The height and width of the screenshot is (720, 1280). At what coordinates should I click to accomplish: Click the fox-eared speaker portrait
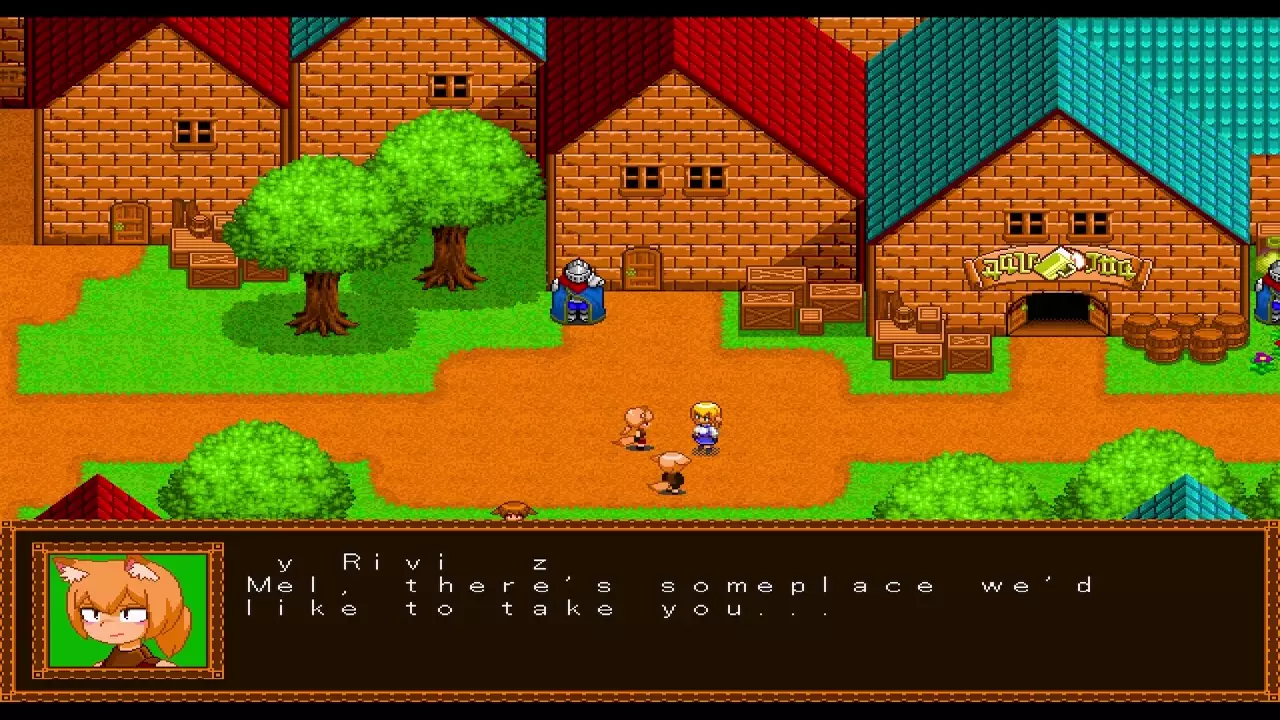(x=128, y=610)
